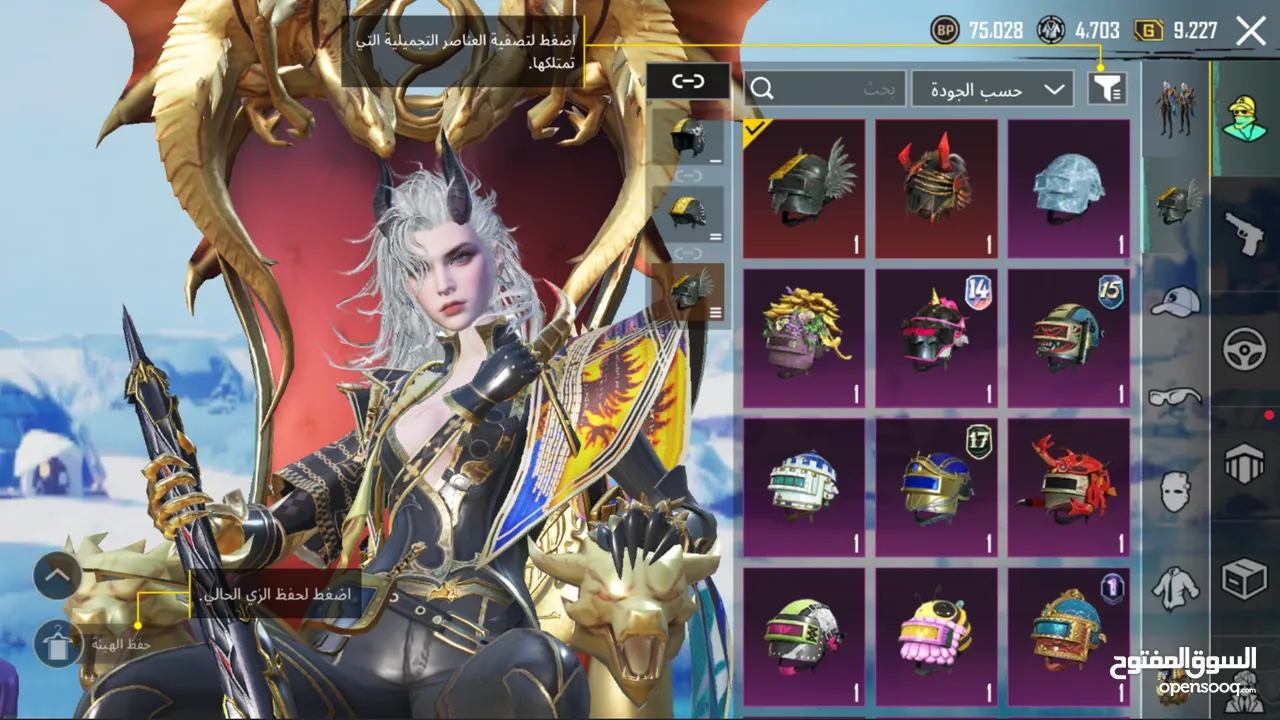Open the sort-by-quality dropdown

coord(992,89)
